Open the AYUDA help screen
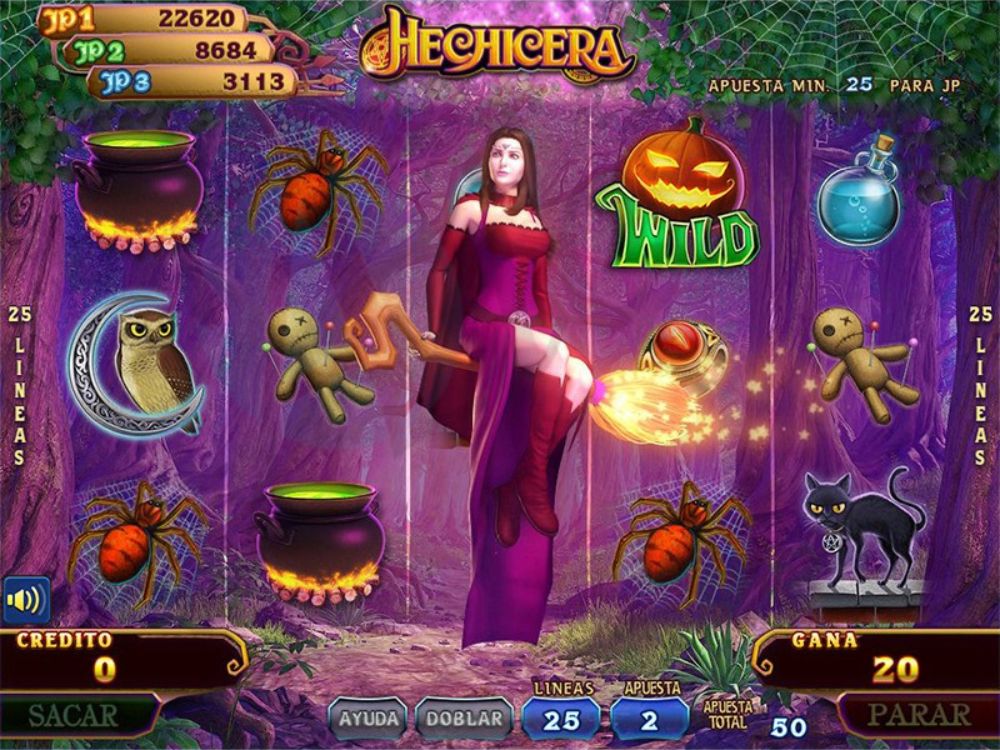This screenshot has width=1000, height=750. [x=368, y=718]
